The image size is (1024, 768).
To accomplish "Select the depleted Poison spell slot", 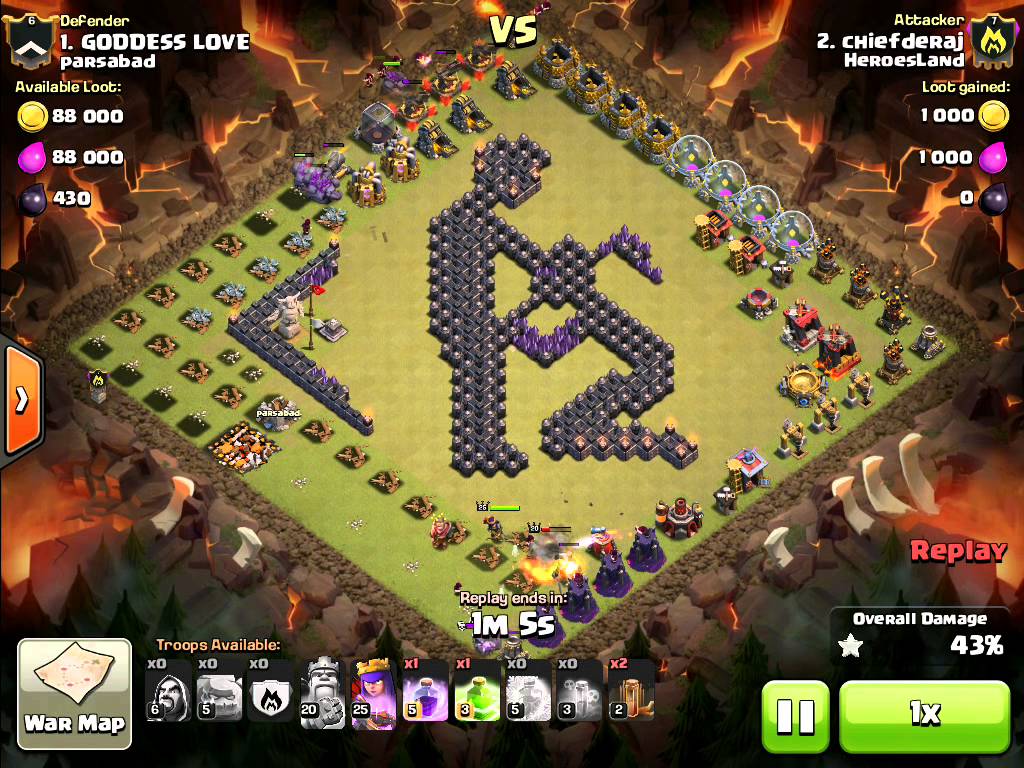I will click(579, 690).
